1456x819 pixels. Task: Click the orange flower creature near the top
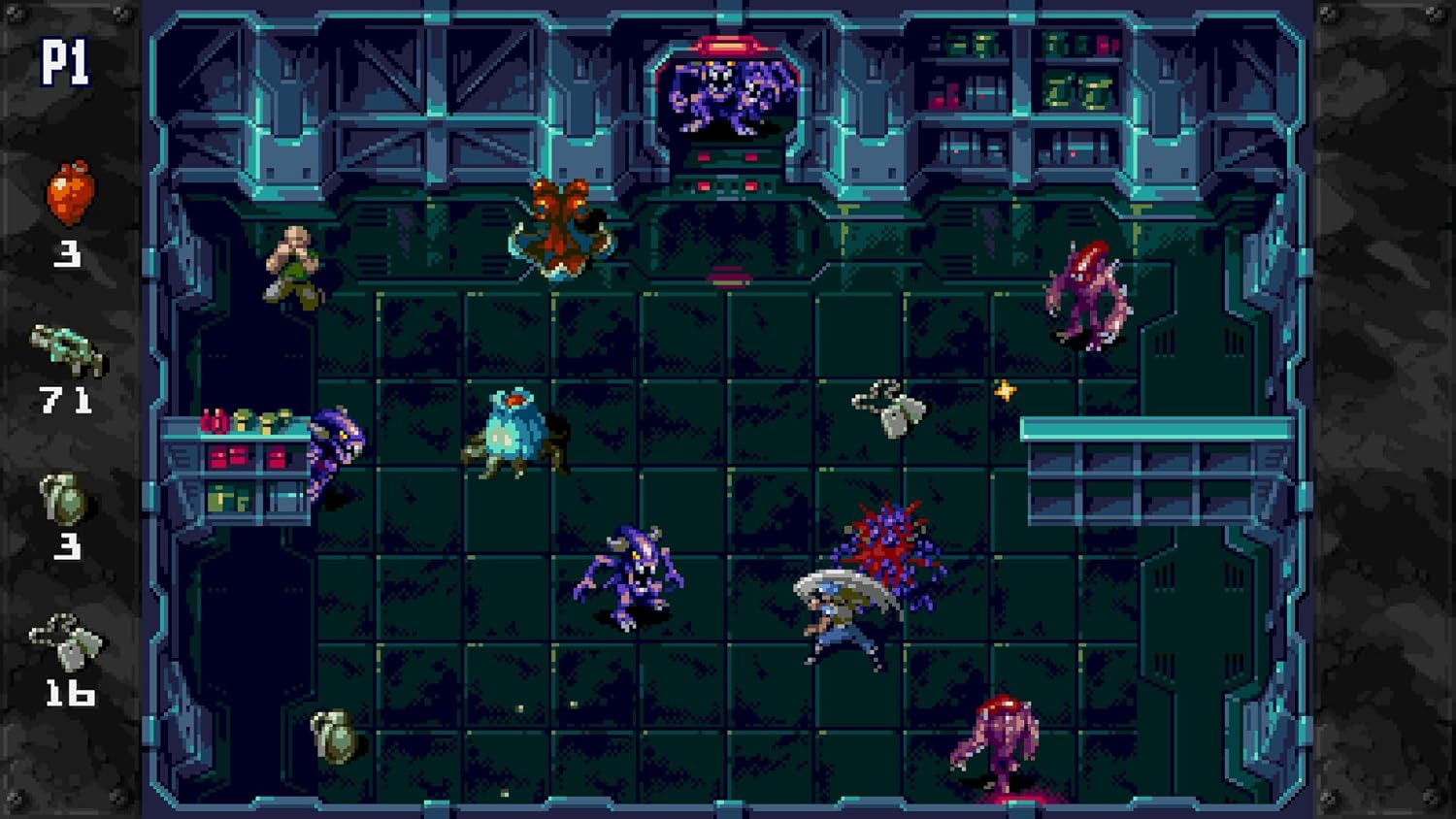(x=561, y=223)
